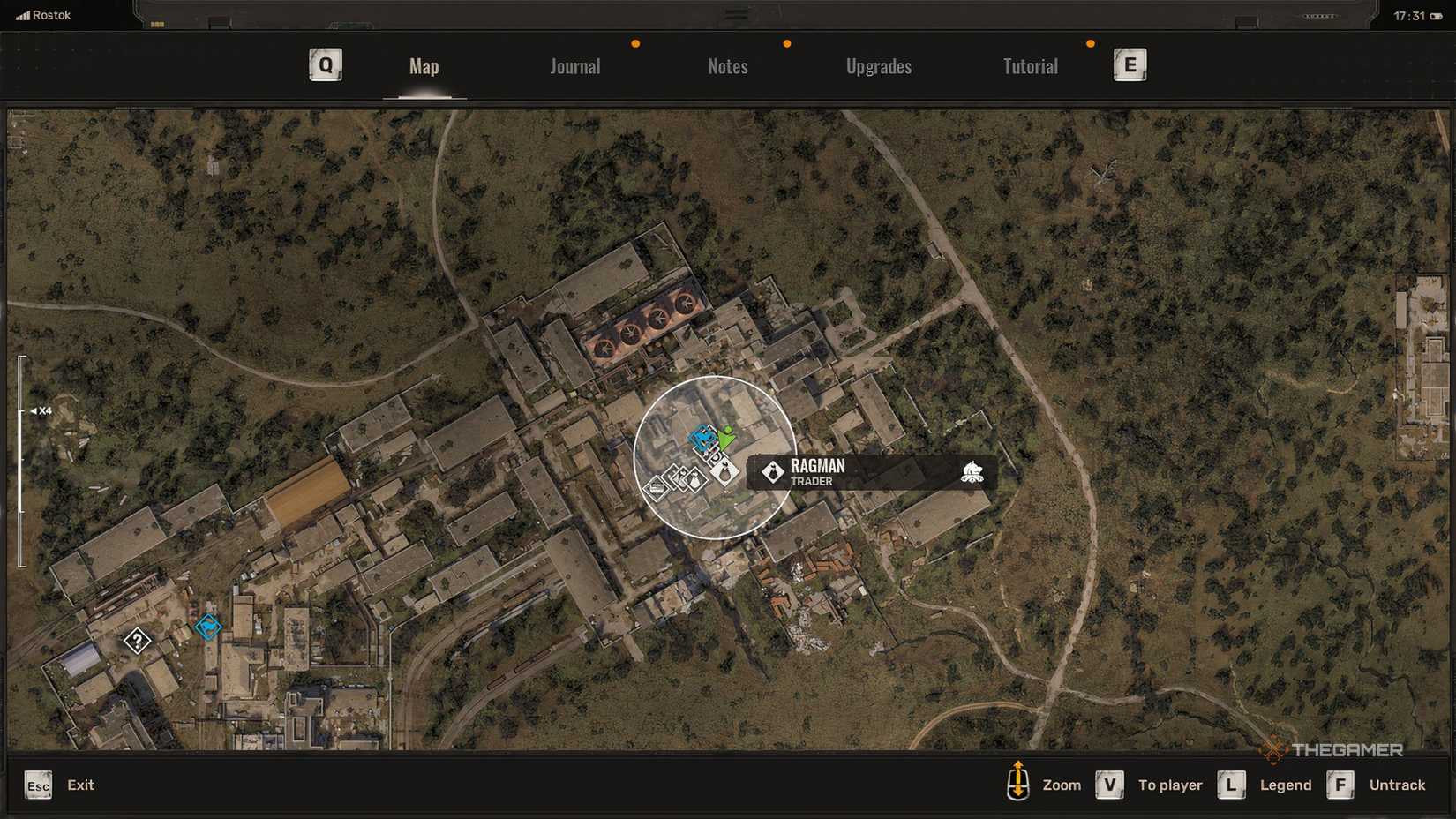The height and width of the screenshot is (819, 1456).
Task: Click To player to center the map
Action: (x=1170, y=785)
